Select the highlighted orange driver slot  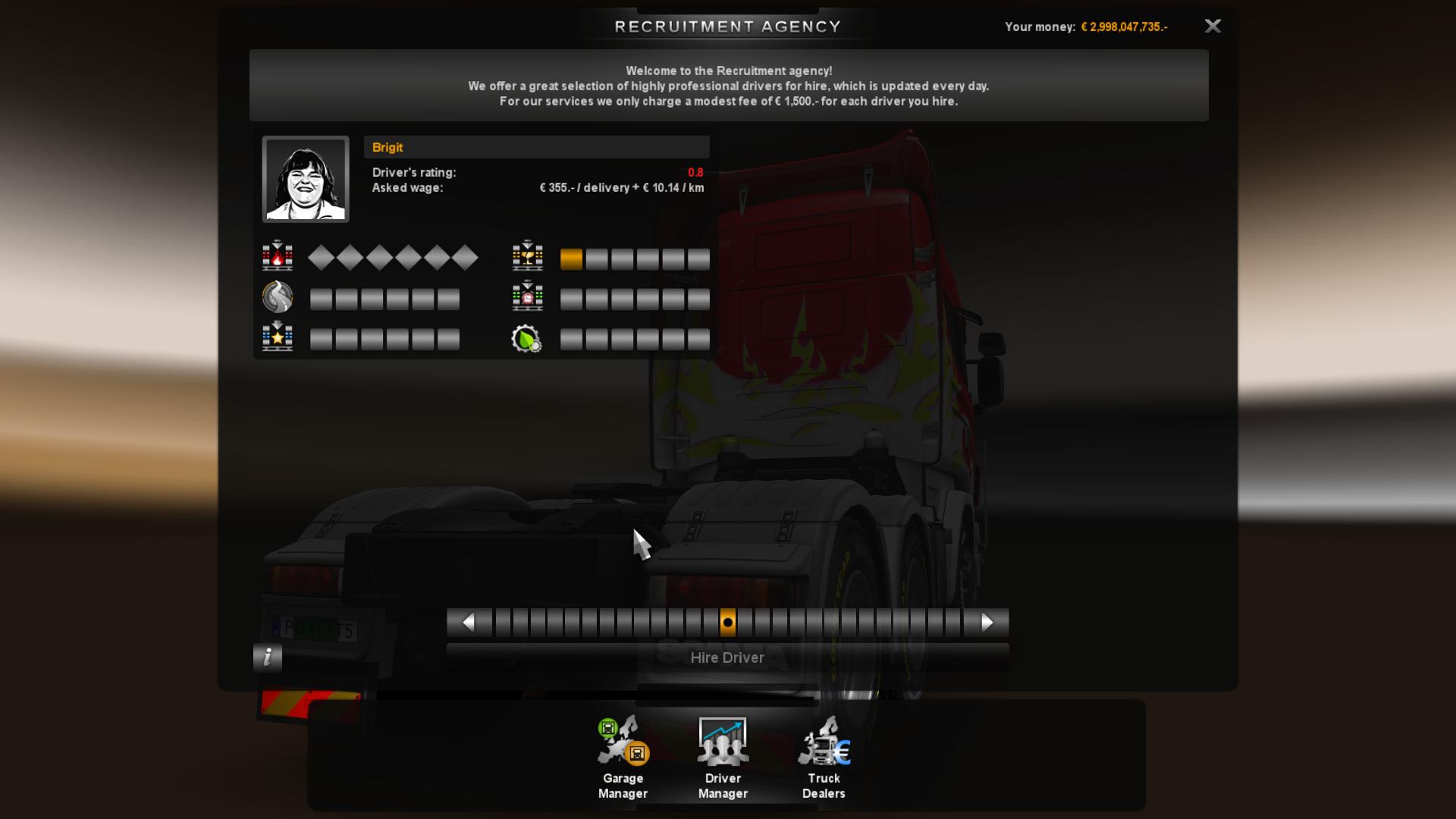click(x=728, y=623)
